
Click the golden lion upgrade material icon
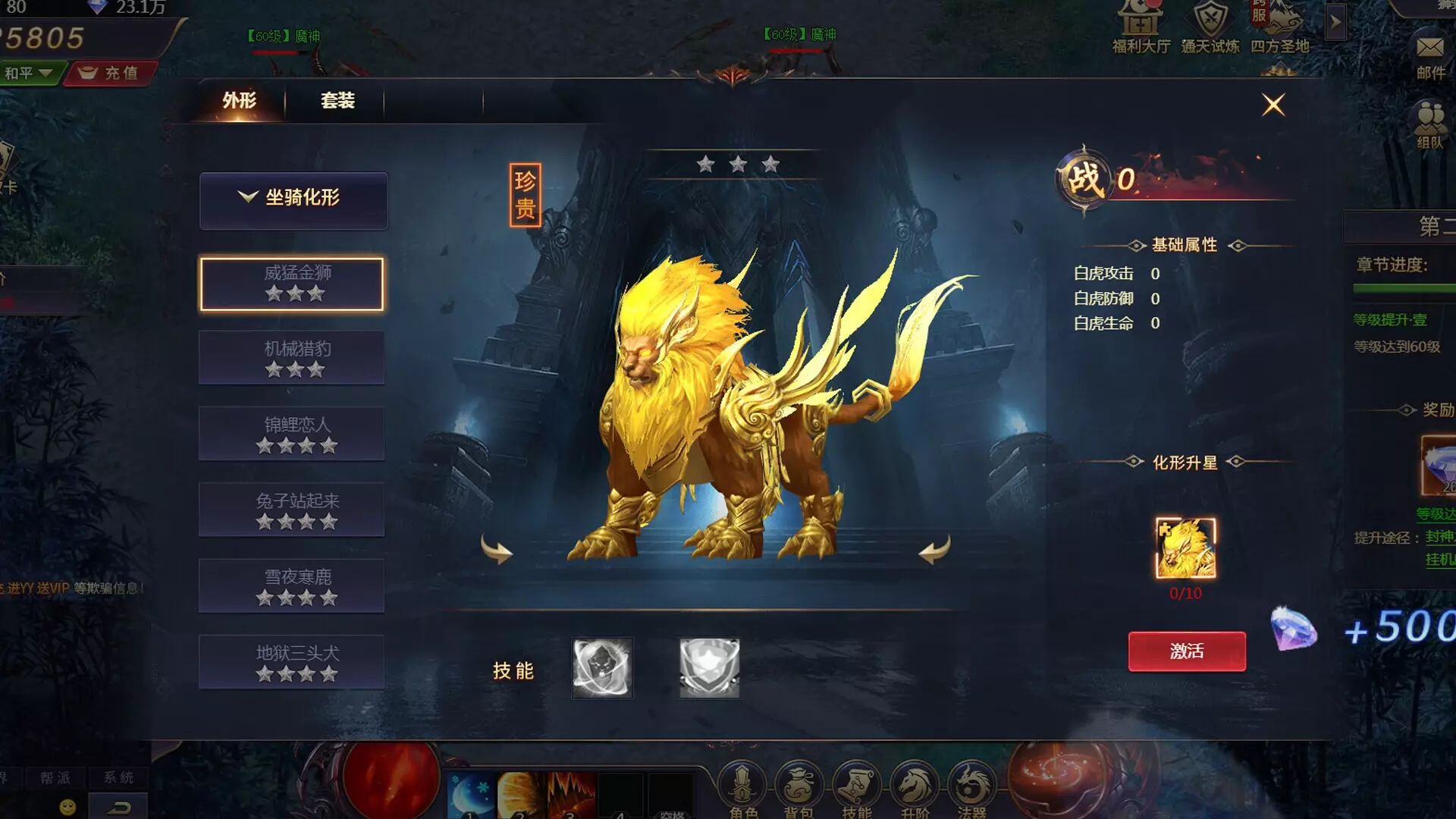(1185, 548)
